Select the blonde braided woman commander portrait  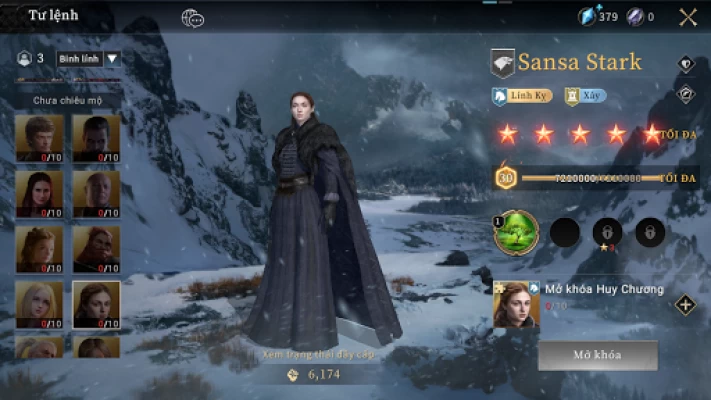click(39, 249)
